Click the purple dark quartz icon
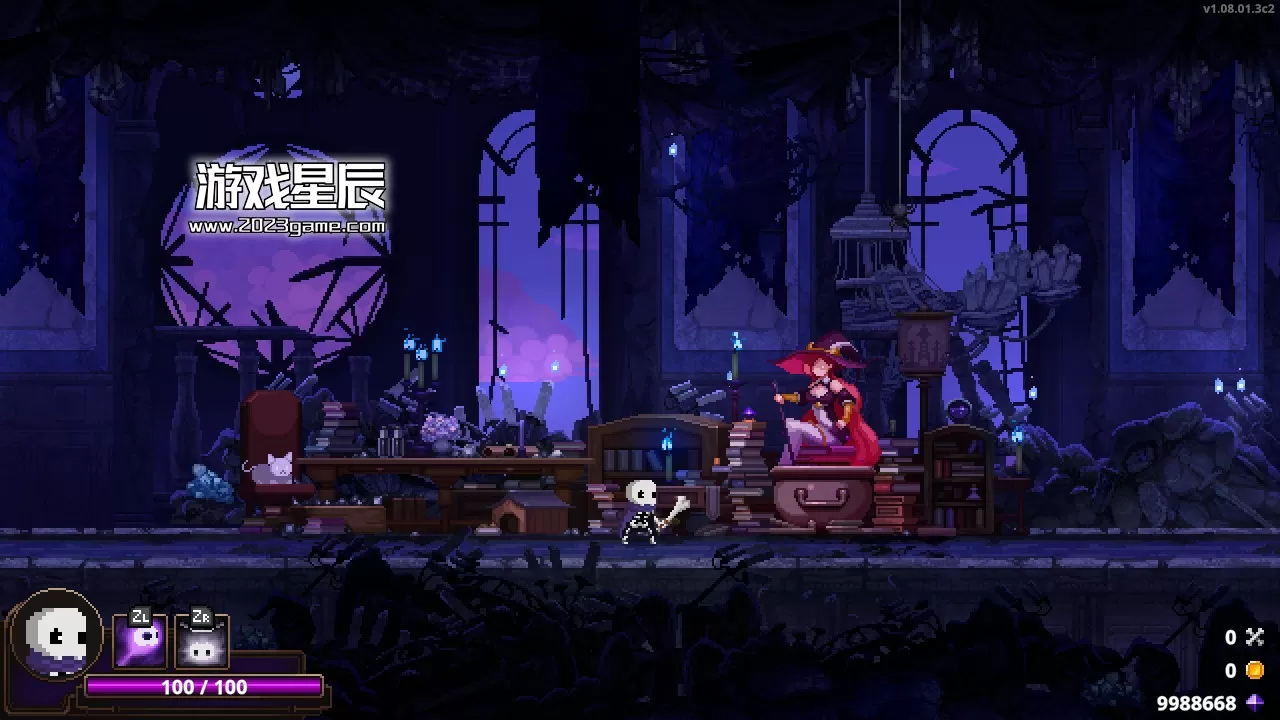Viewport: 1280px width, 720px height. click(x=1255, y=700)
